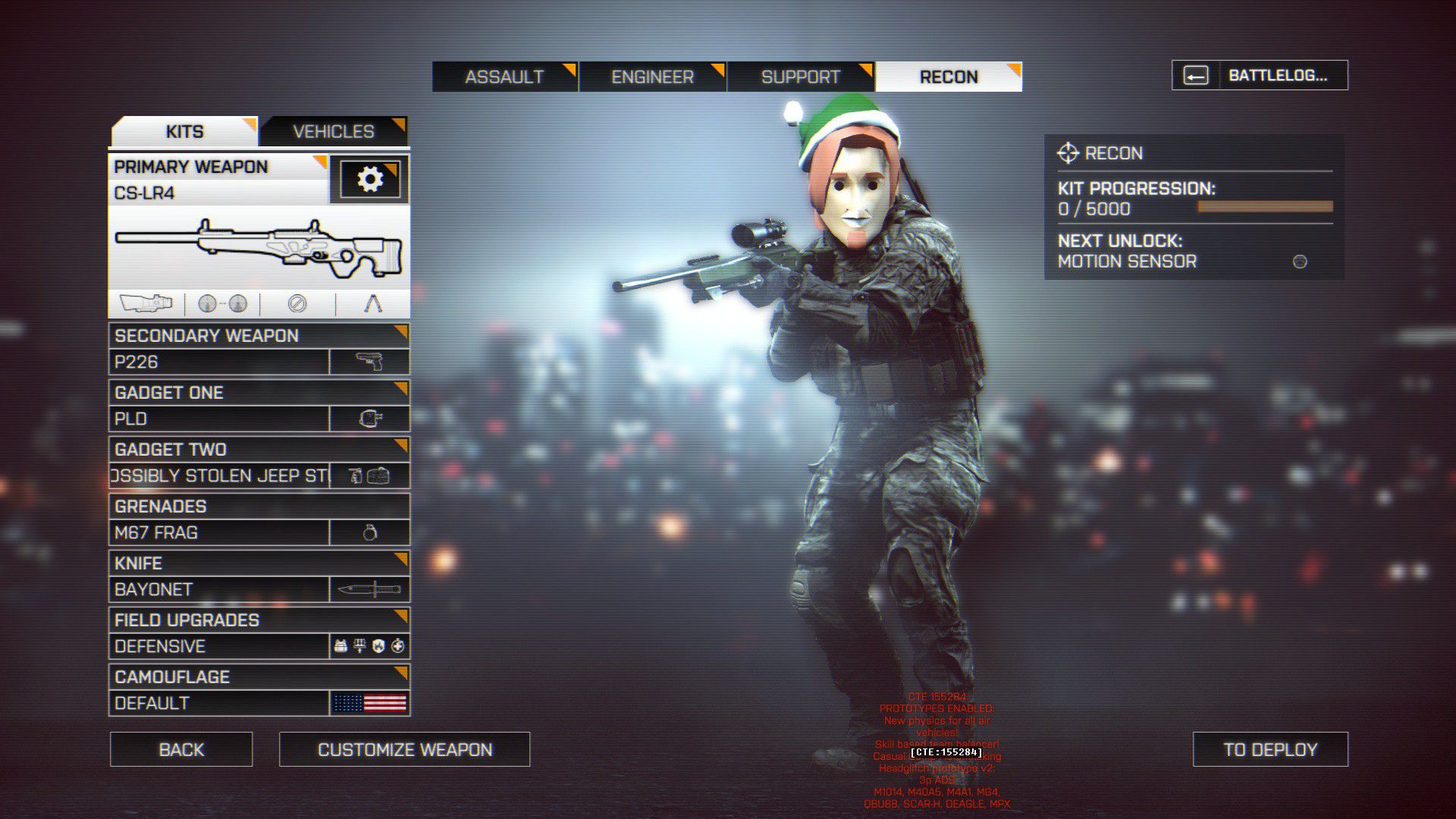1456x819 pixels.
Task: Select the scope attachment icon under weapon
Action: click(146, 304)
